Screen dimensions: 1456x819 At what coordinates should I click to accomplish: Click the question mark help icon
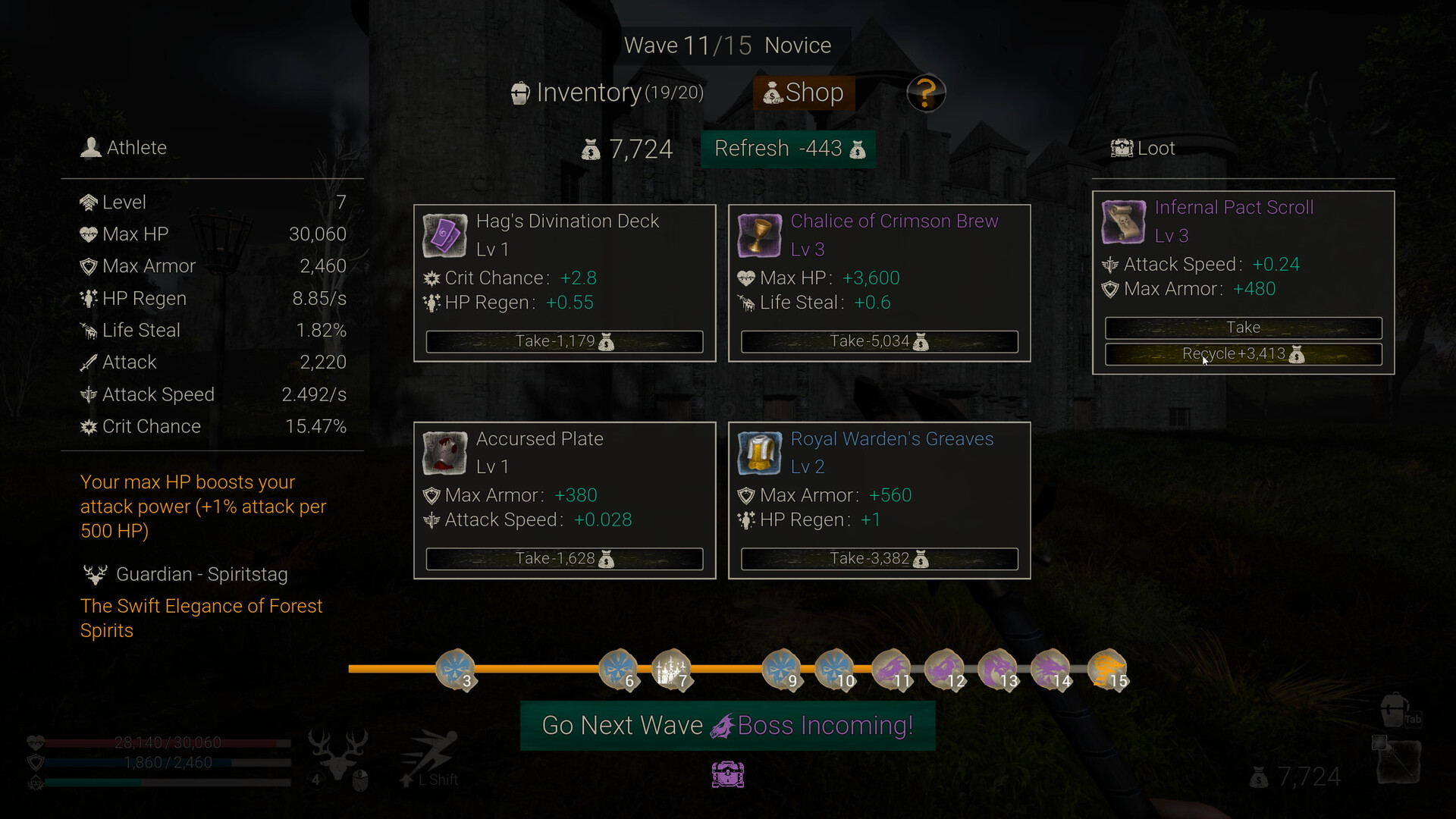(x=926, y=92)
